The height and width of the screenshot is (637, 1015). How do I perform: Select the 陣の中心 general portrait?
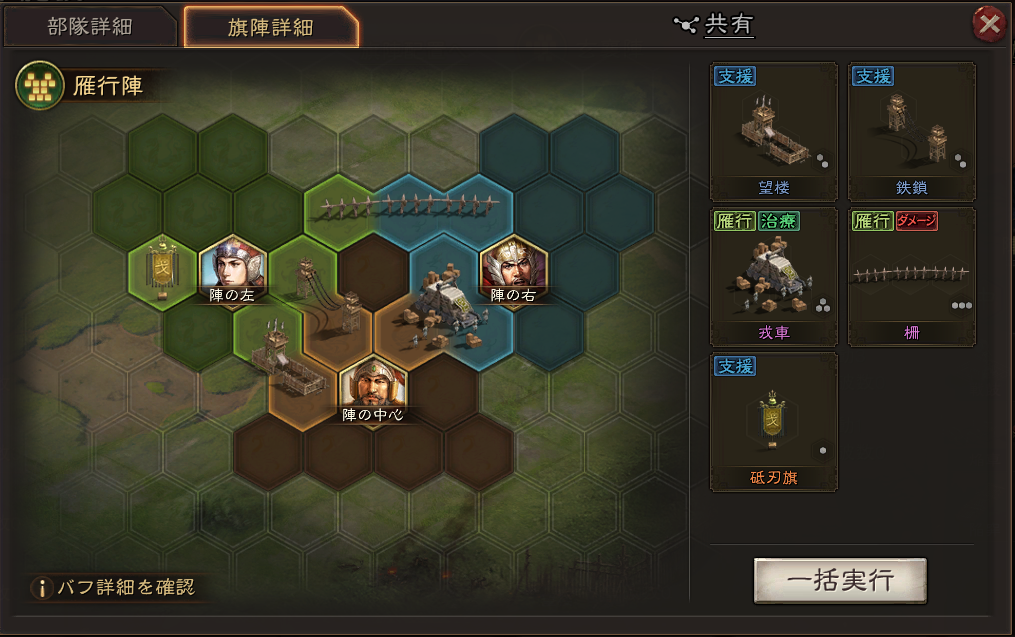pos(372,387)
